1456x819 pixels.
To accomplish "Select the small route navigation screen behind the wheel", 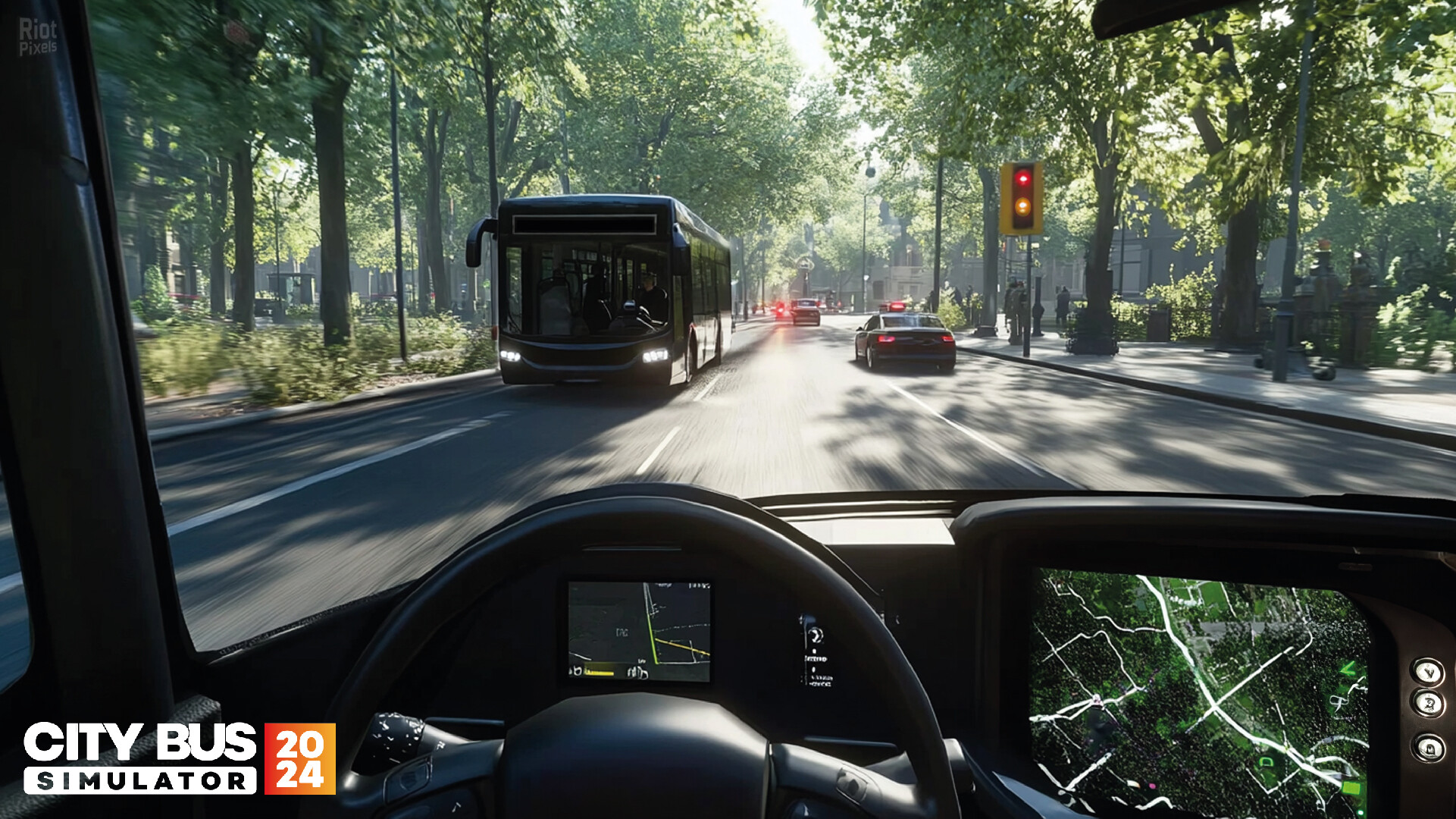I will click(639, 631).
